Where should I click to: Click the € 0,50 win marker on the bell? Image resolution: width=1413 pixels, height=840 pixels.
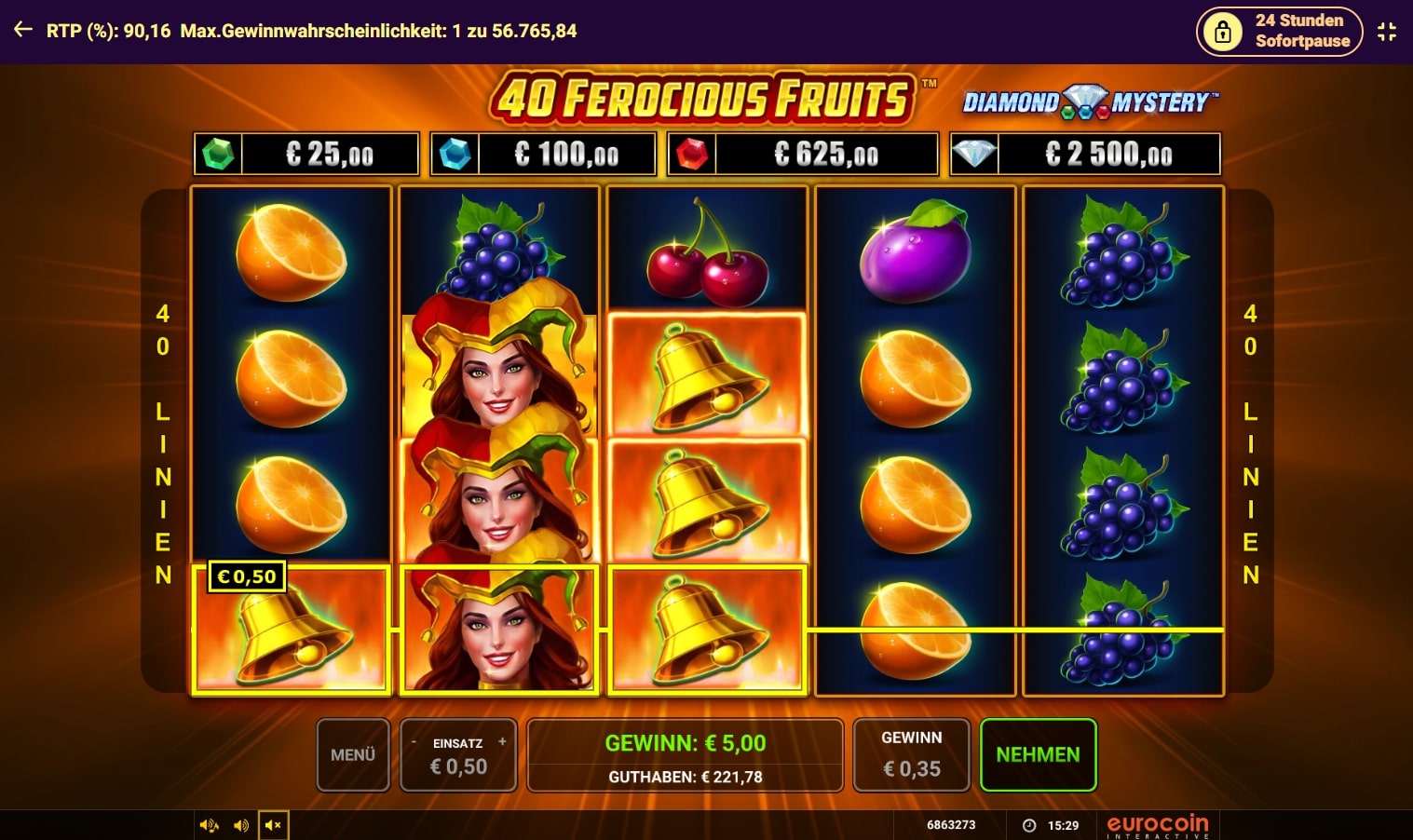248,576
